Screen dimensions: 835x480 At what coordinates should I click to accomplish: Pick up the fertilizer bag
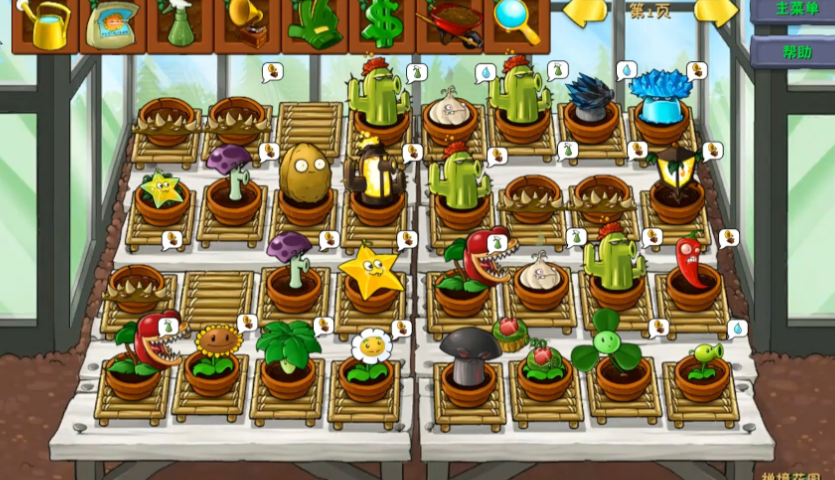112,24
